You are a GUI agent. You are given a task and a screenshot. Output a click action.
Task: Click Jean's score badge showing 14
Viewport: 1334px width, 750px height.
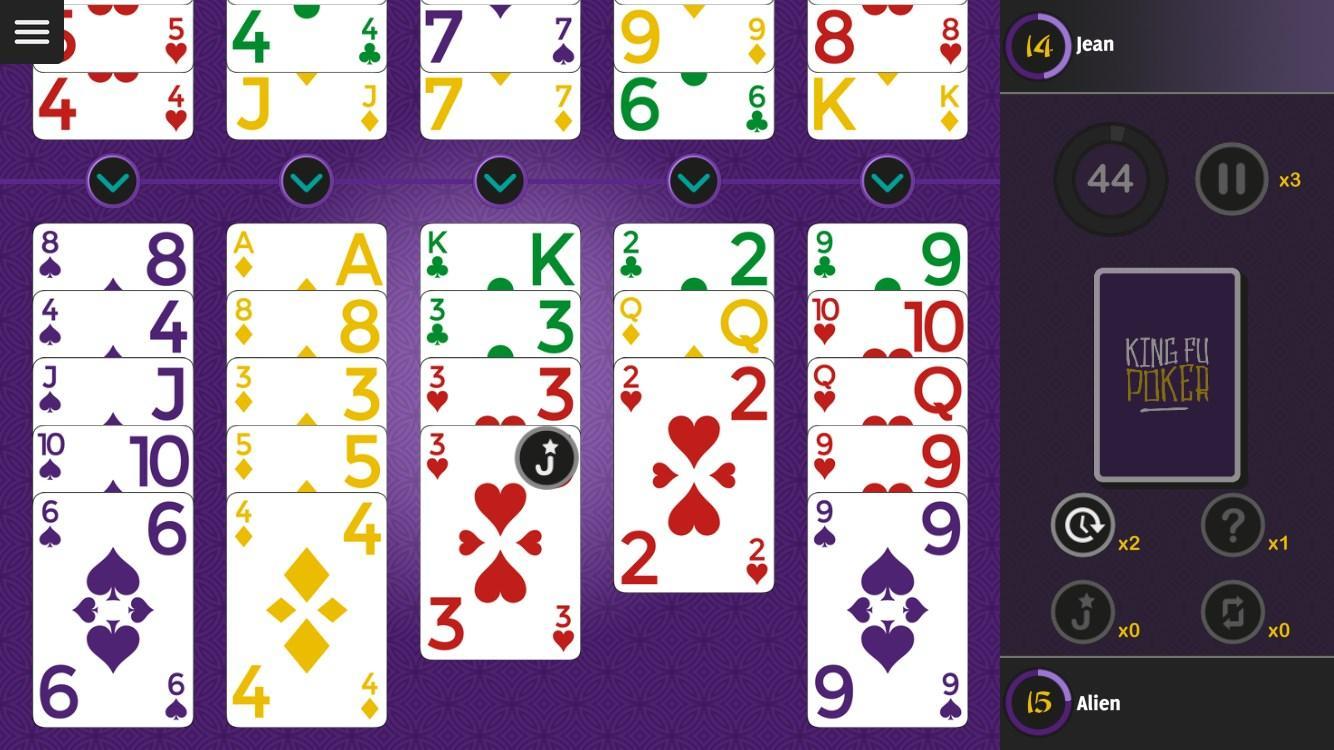click(x=1037, y=44)
